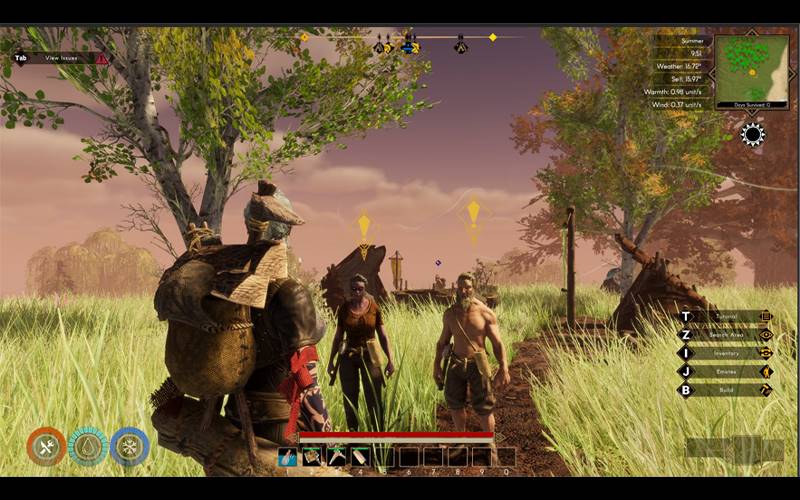Click the orange crossed tools circle icon
The width and height of the screenshot is (800, 500).
click(x=46, y=447)
